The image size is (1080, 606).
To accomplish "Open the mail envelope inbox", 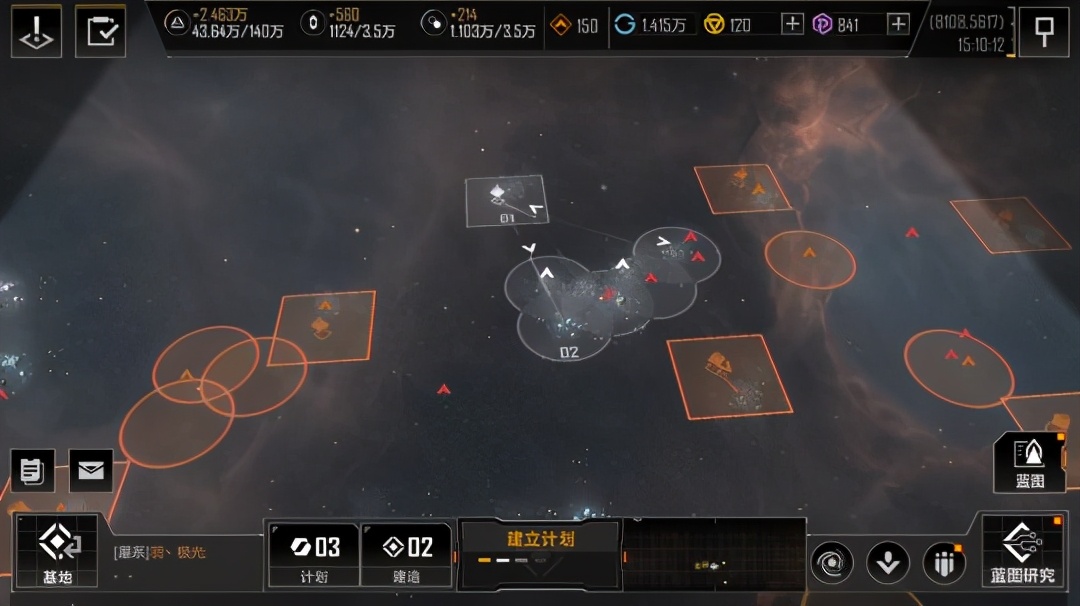I will click(91, 470).
